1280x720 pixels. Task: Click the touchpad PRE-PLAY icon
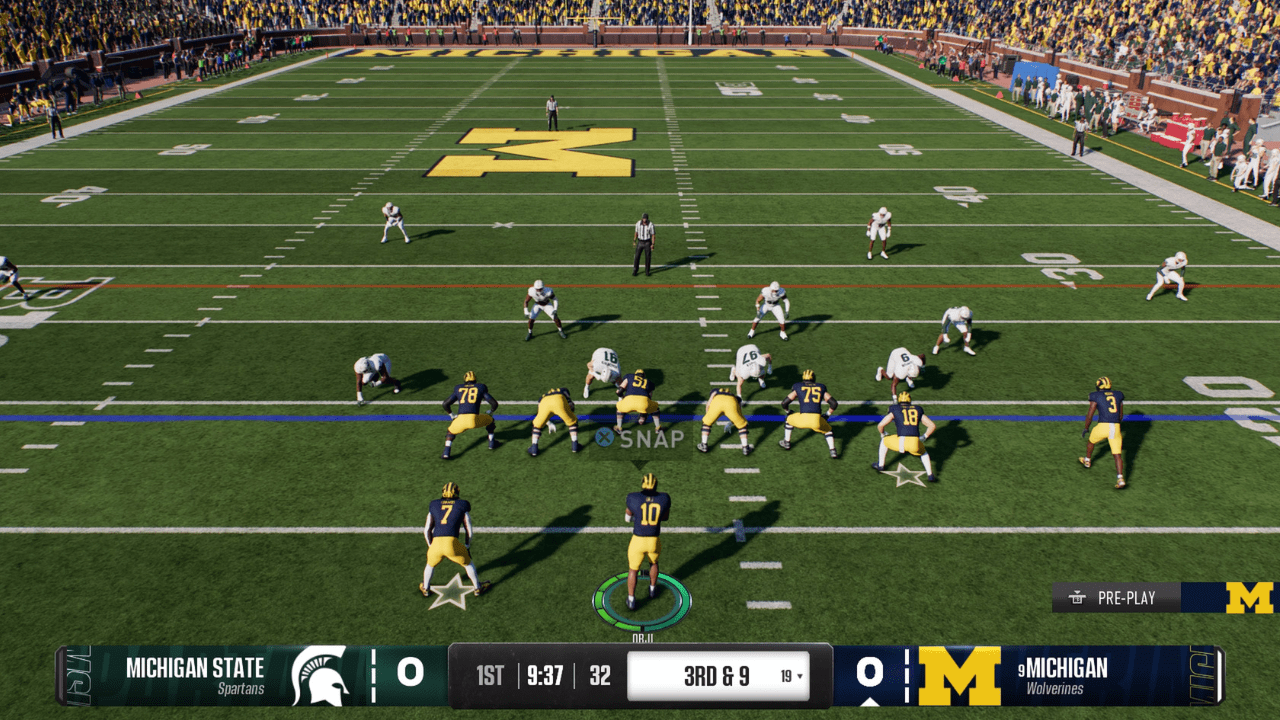point(1075,598)
